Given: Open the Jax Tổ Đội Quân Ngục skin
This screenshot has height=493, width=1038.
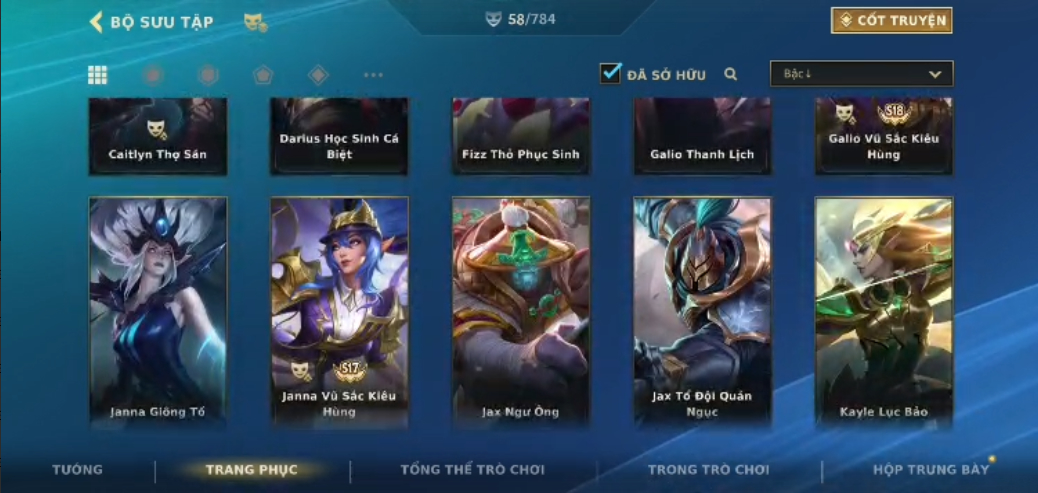Looking at the screenshot, I should [x=702, y=311].
